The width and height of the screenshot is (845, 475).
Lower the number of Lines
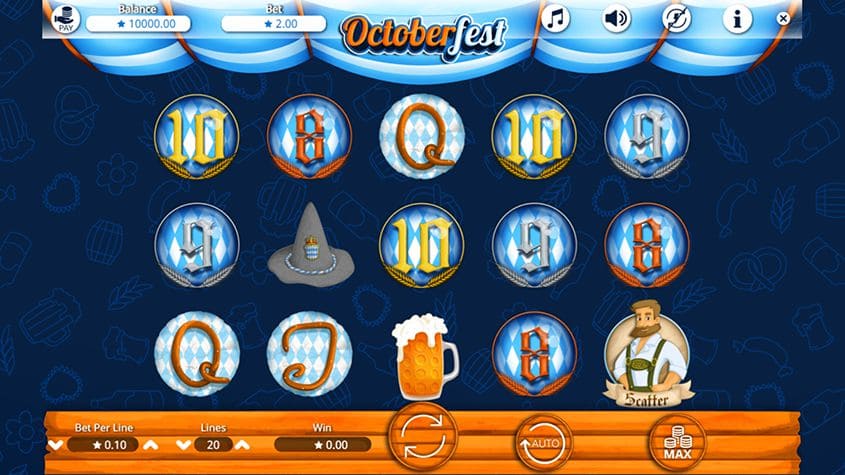(x=183, y=444)
